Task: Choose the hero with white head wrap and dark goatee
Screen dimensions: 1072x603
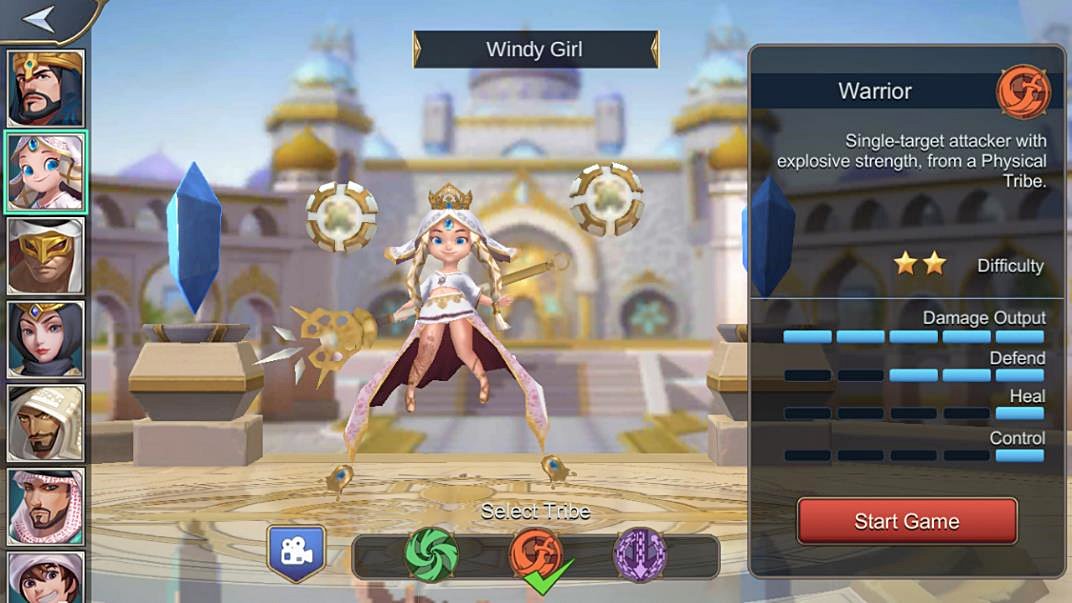Action: tap(46, 423)
